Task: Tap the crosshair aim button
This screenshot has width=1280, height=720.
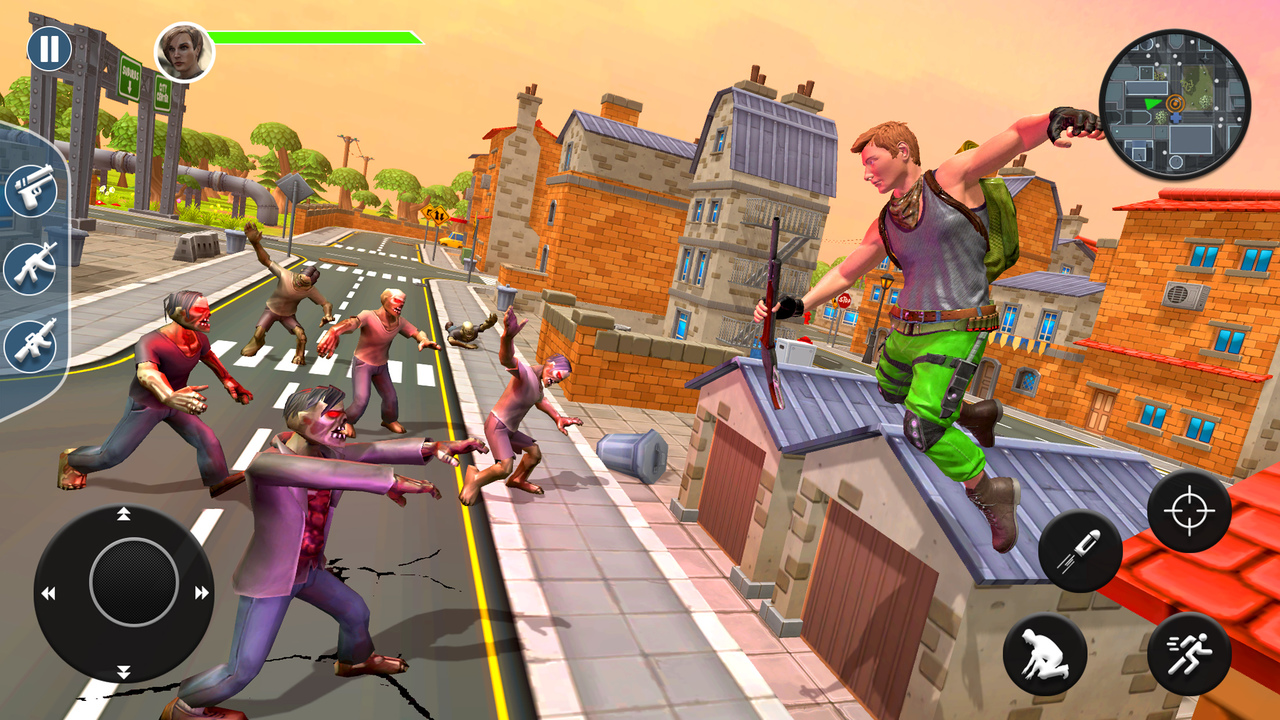Action: (1189, 511)
